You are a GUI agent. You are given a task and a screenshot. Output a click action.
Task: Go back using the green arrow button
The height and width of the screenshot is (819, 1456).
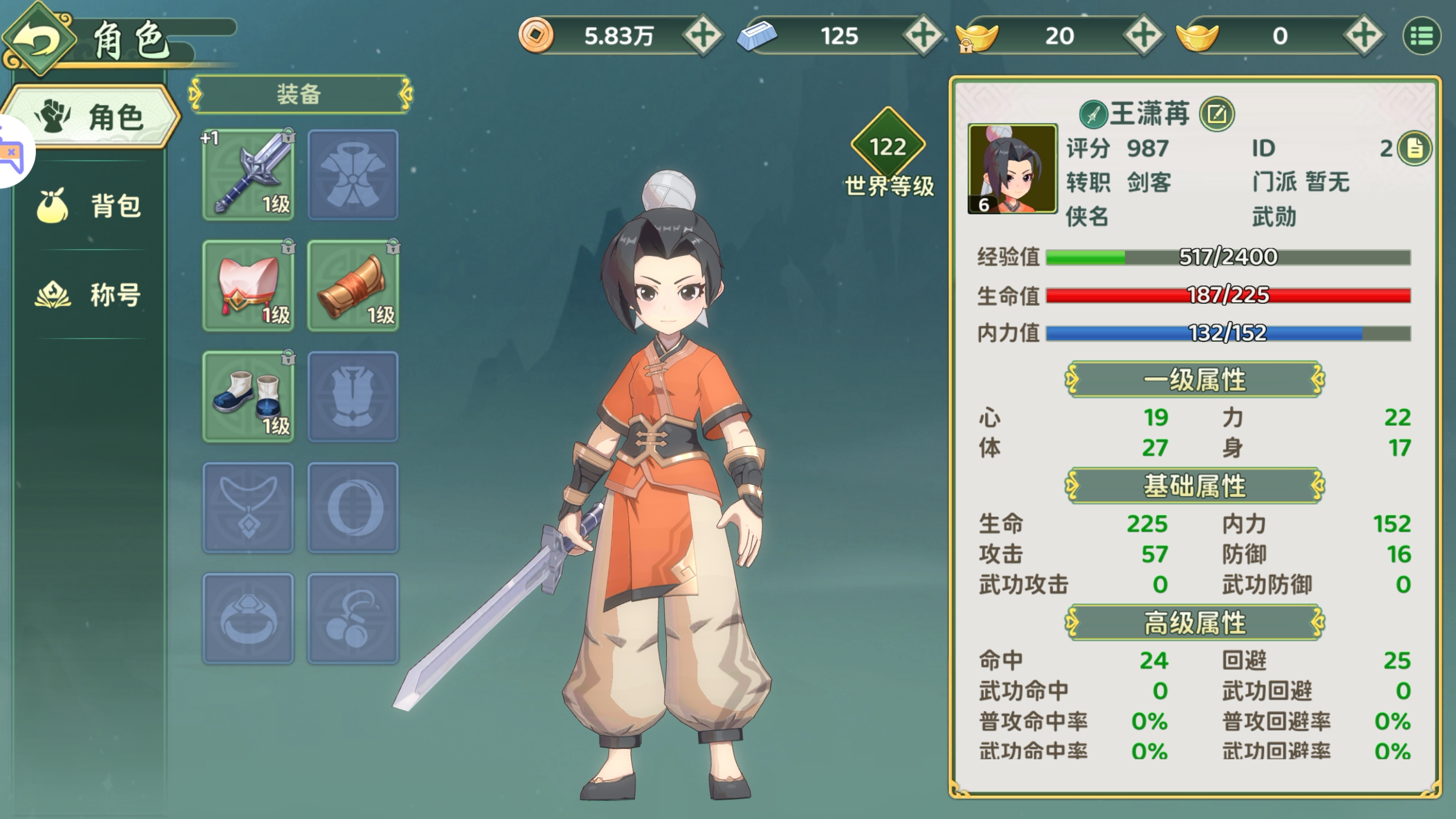tap(39, 39)
